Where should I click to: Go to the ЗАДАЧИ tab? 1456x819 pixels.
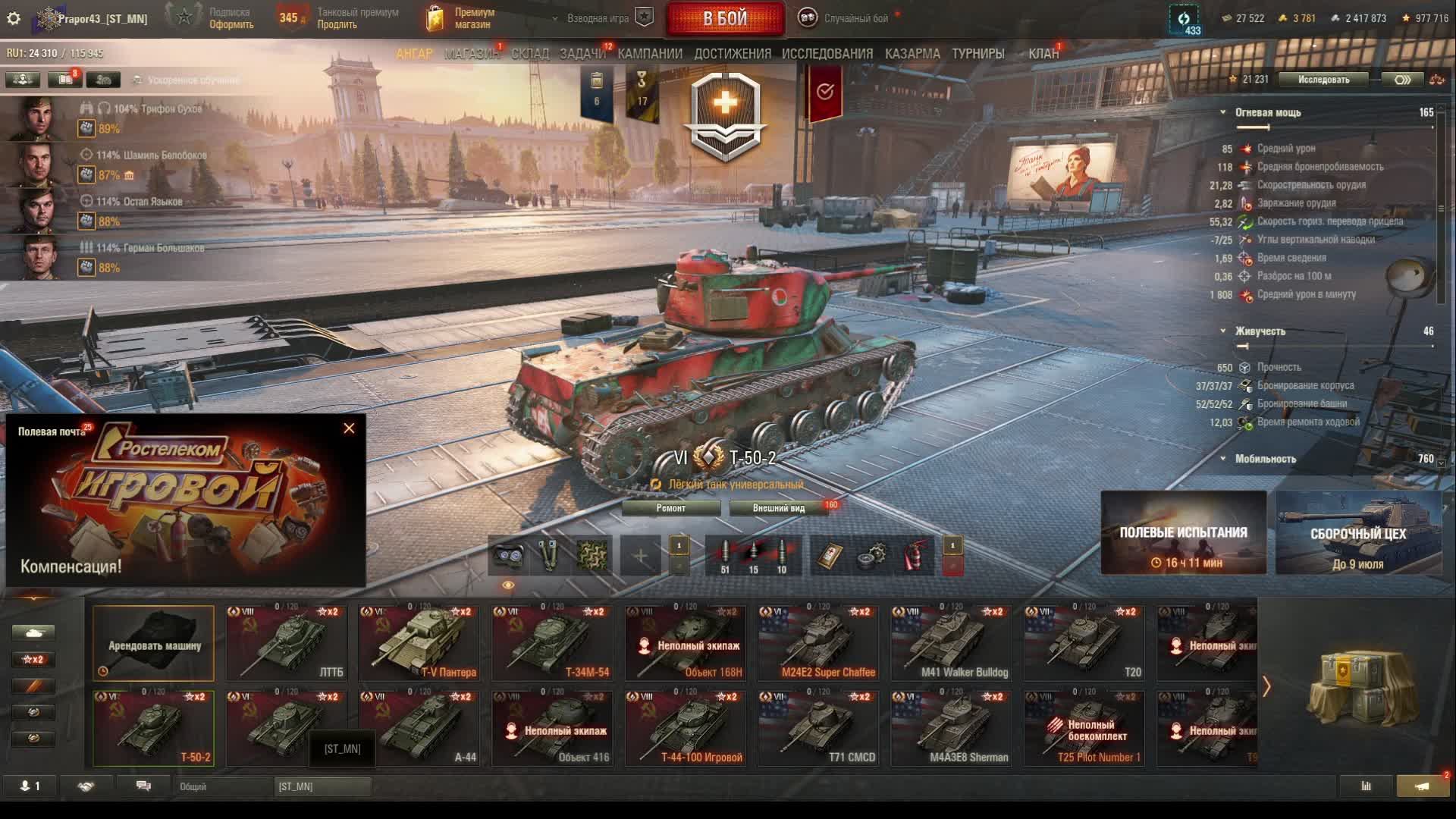tap(582, 54)
